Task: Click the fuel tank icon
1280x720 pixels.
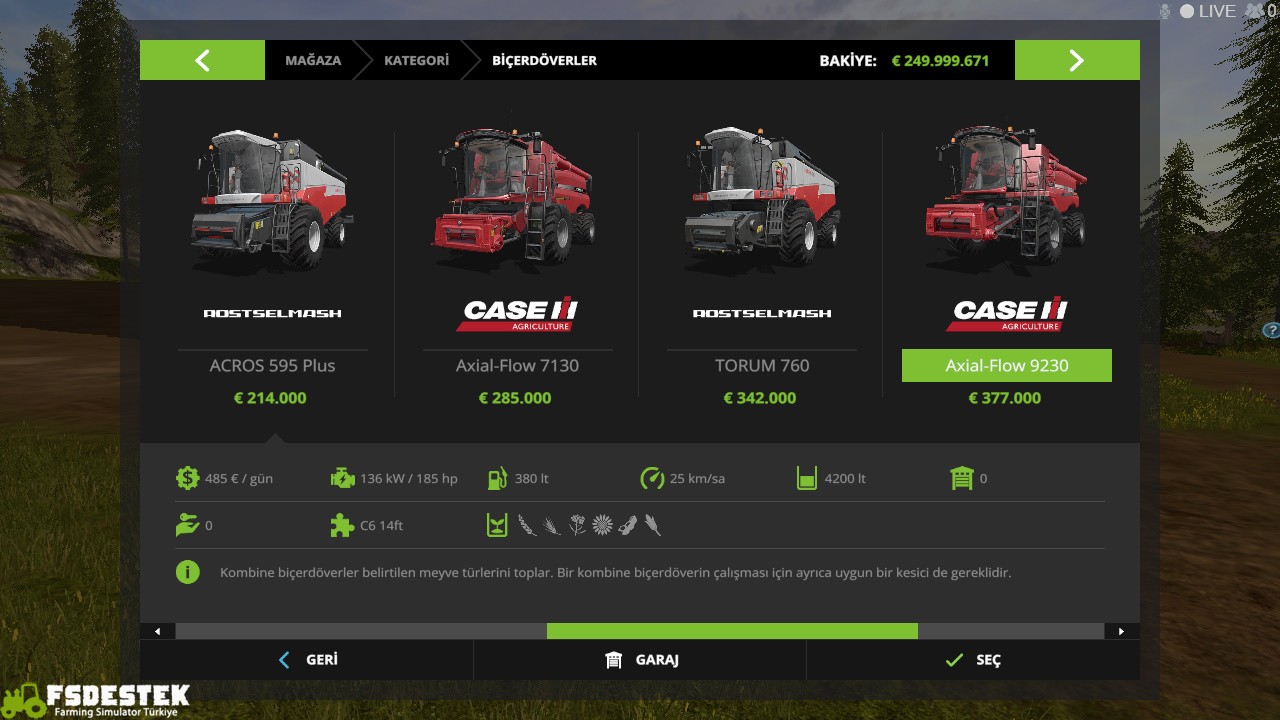Action: tap(497, 478)
